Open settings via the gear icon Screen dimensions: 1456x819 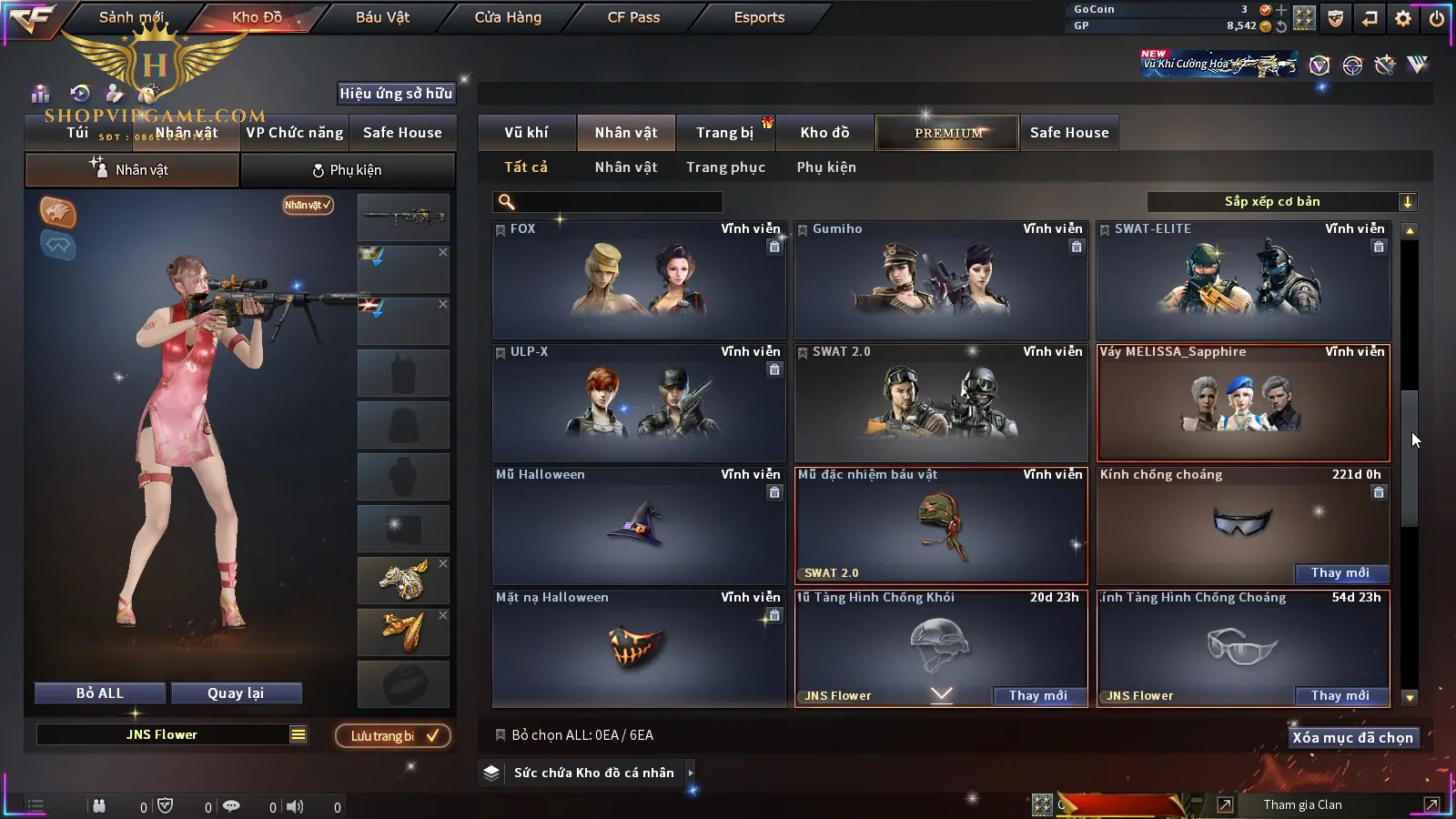coord(1403,18)
